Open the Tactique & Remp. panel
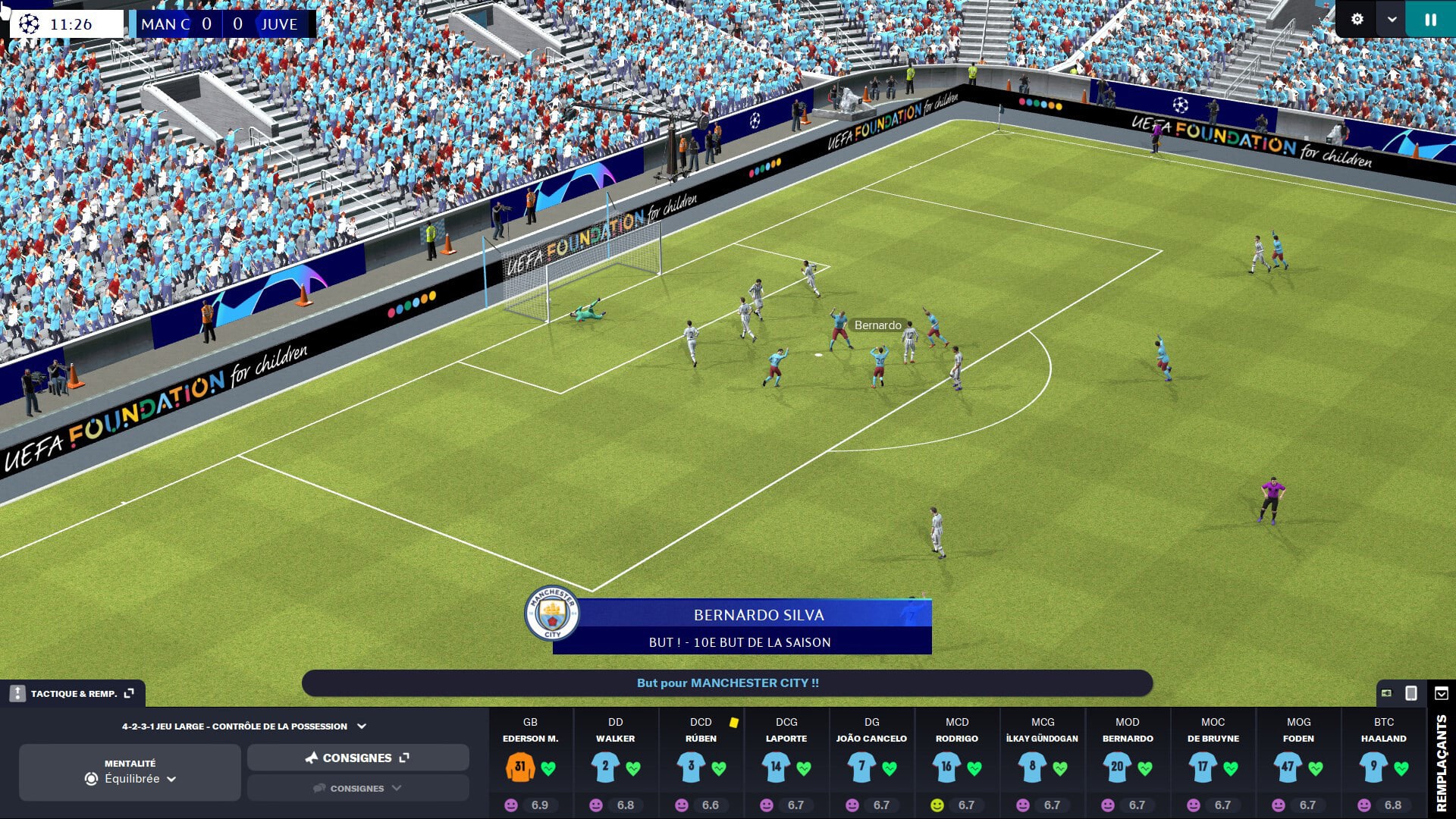Image resolution: width=1456 pixels, height=819 pixels. [x=74, y=693]
